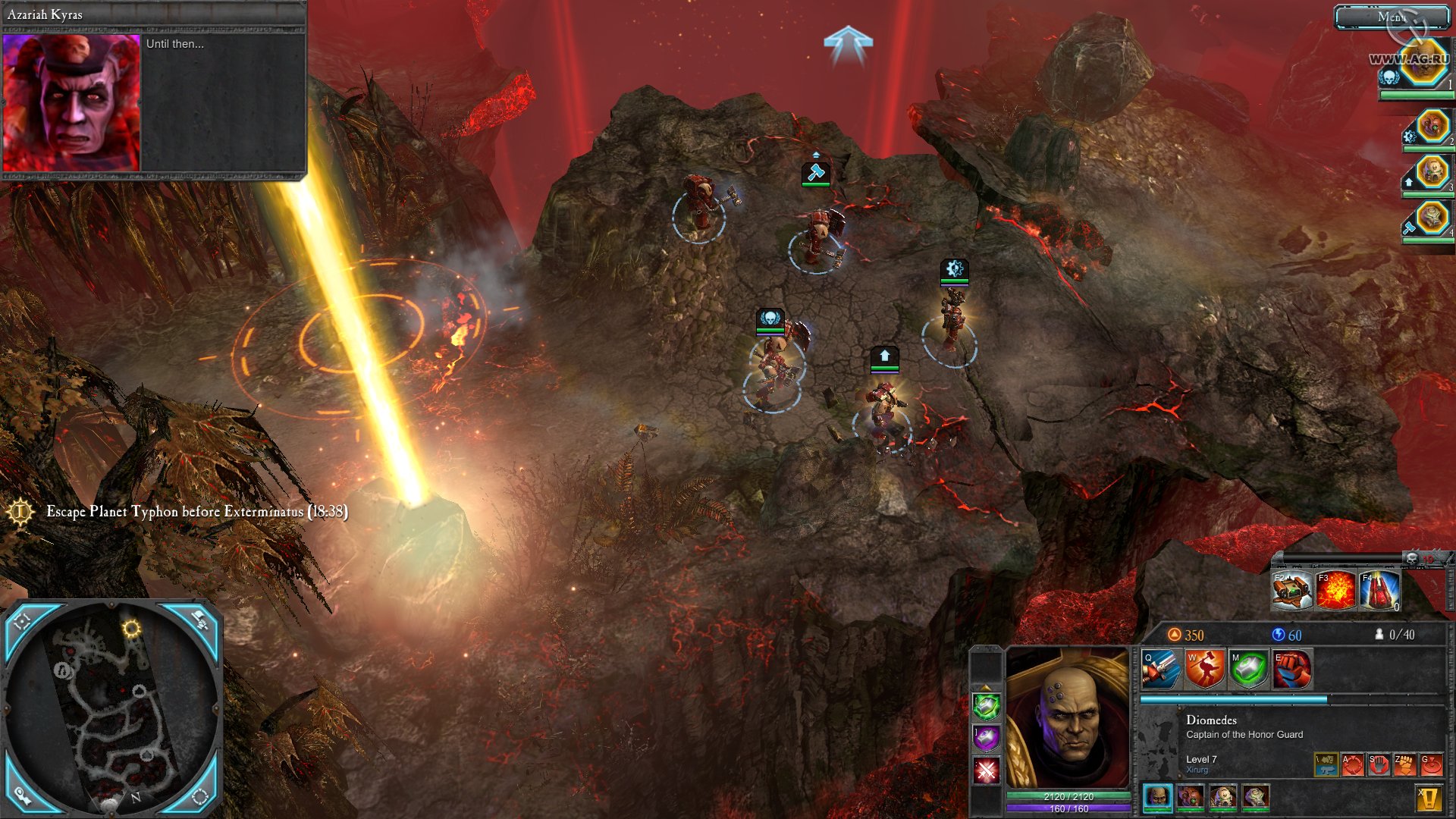Click the objective tracker sun icon
This screenshot has height=819, width=1456.
(20, 512)
